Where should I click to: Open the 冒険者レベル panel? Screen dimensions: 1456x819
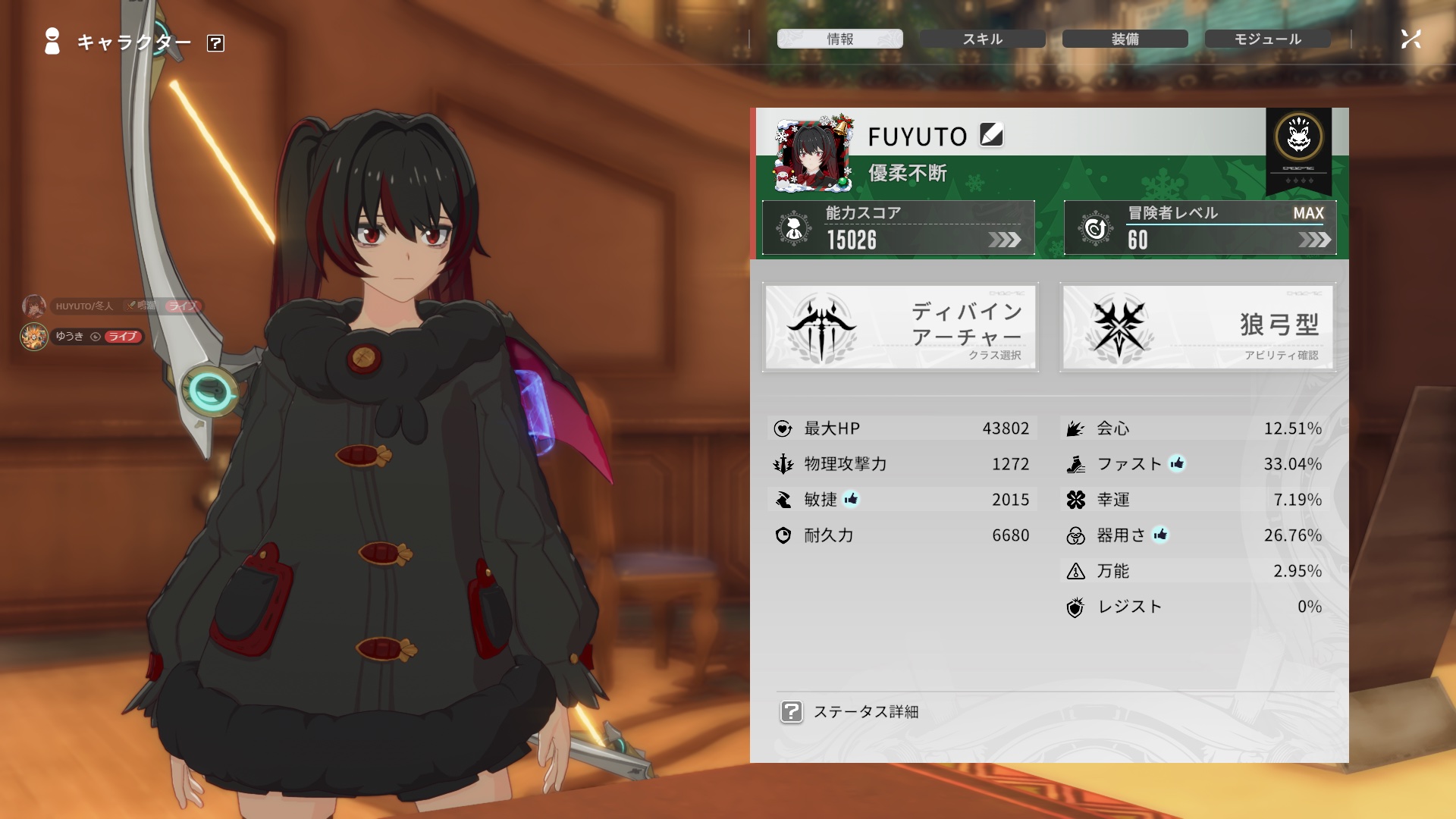click(1200, 227)
